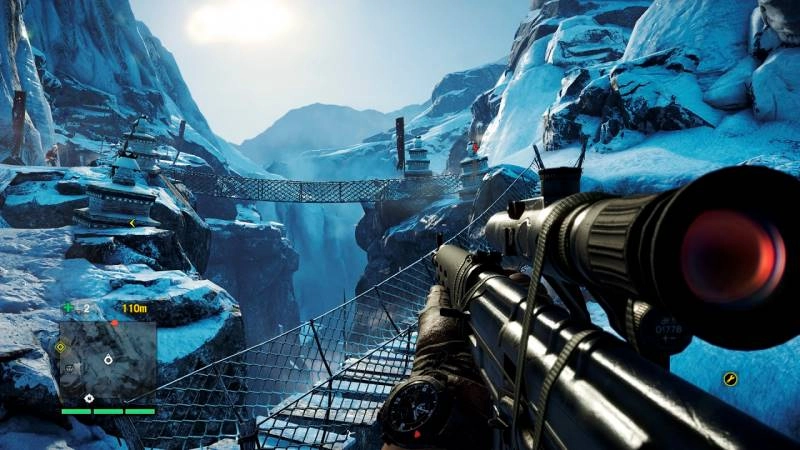Click the yellow diamond objective marker on minimap
This screenshot has width=800, height=450.
[x=60, y=348]
